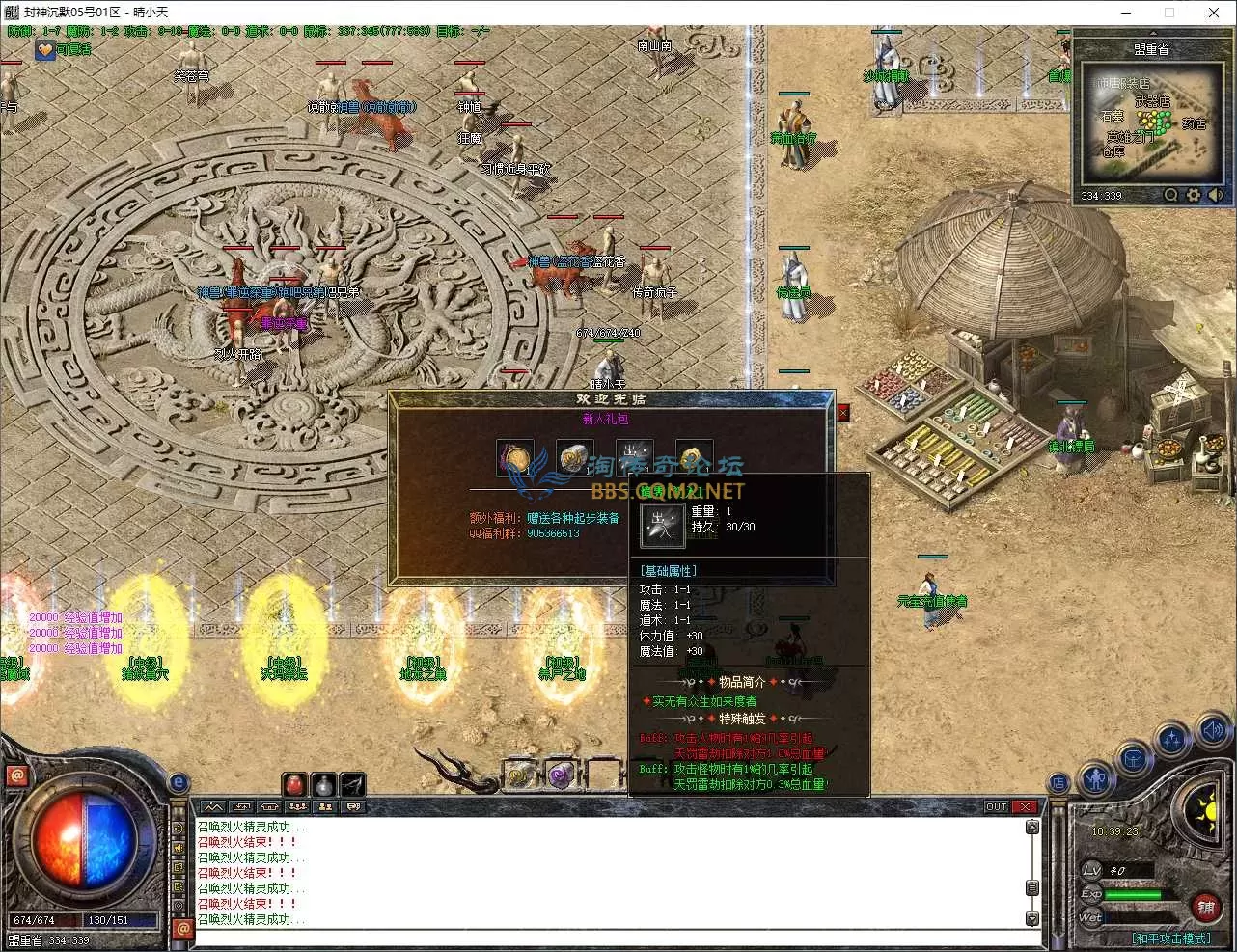Click the OUT button above chat
The image size is (1237, 952).
pyautogui.click(x=996, y=806)
